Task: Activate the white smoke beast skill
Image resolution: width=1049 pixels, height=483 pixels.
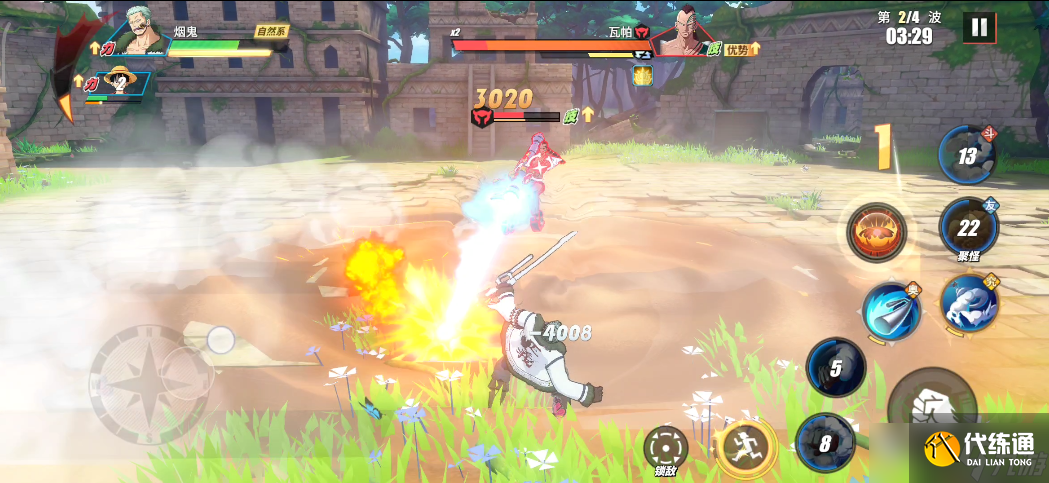Action: click(968, 302)
